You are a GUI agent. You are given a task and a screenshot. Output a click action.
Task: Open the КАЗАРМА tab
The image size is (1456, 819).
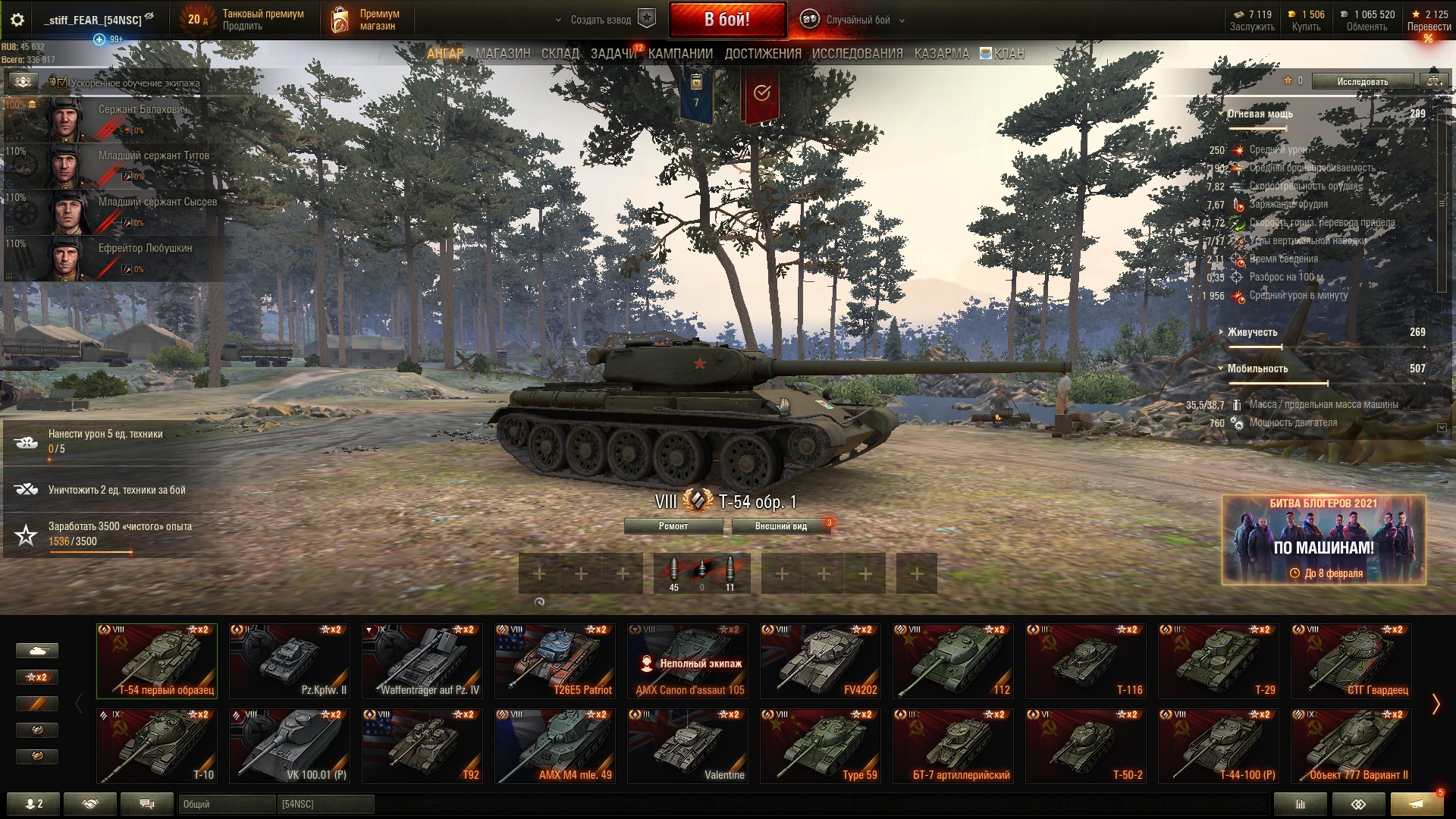click(x=941, y=54)
